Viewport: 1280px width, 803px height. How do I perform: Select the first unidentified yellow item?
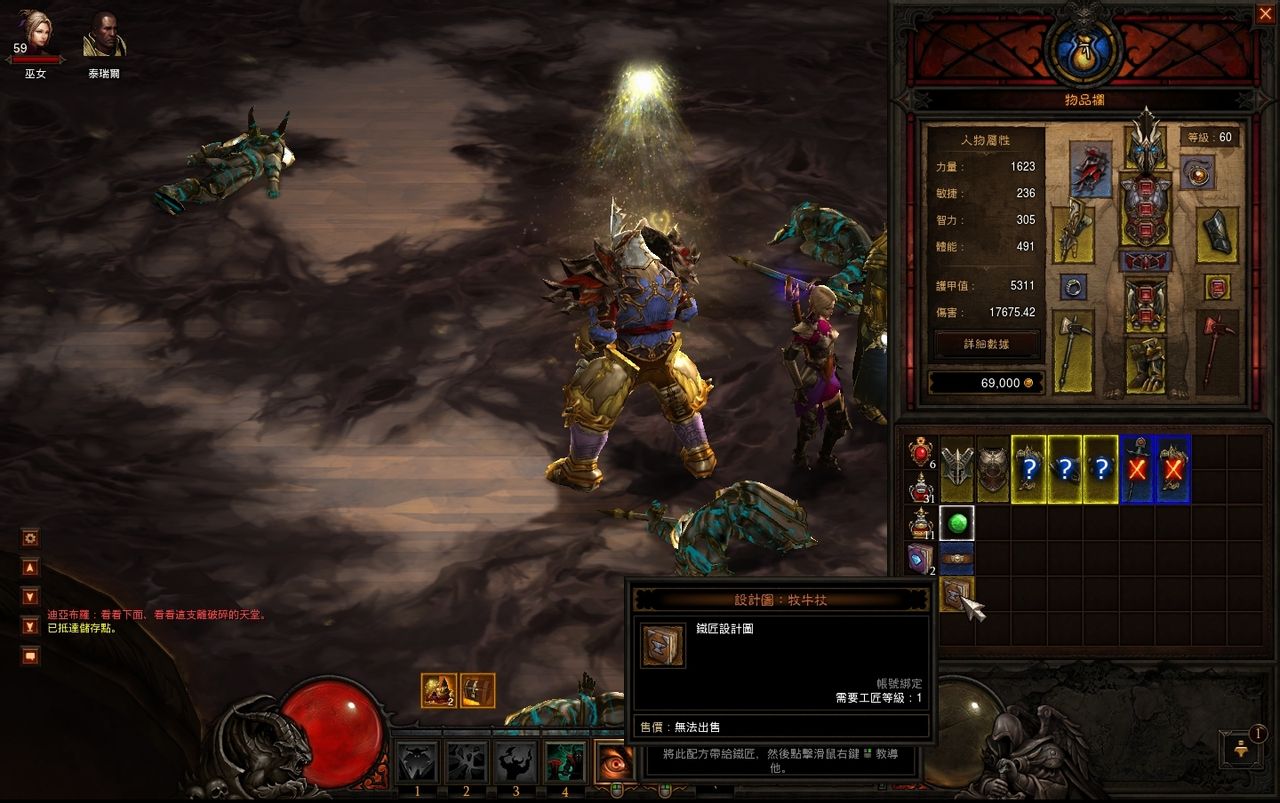1028,468
